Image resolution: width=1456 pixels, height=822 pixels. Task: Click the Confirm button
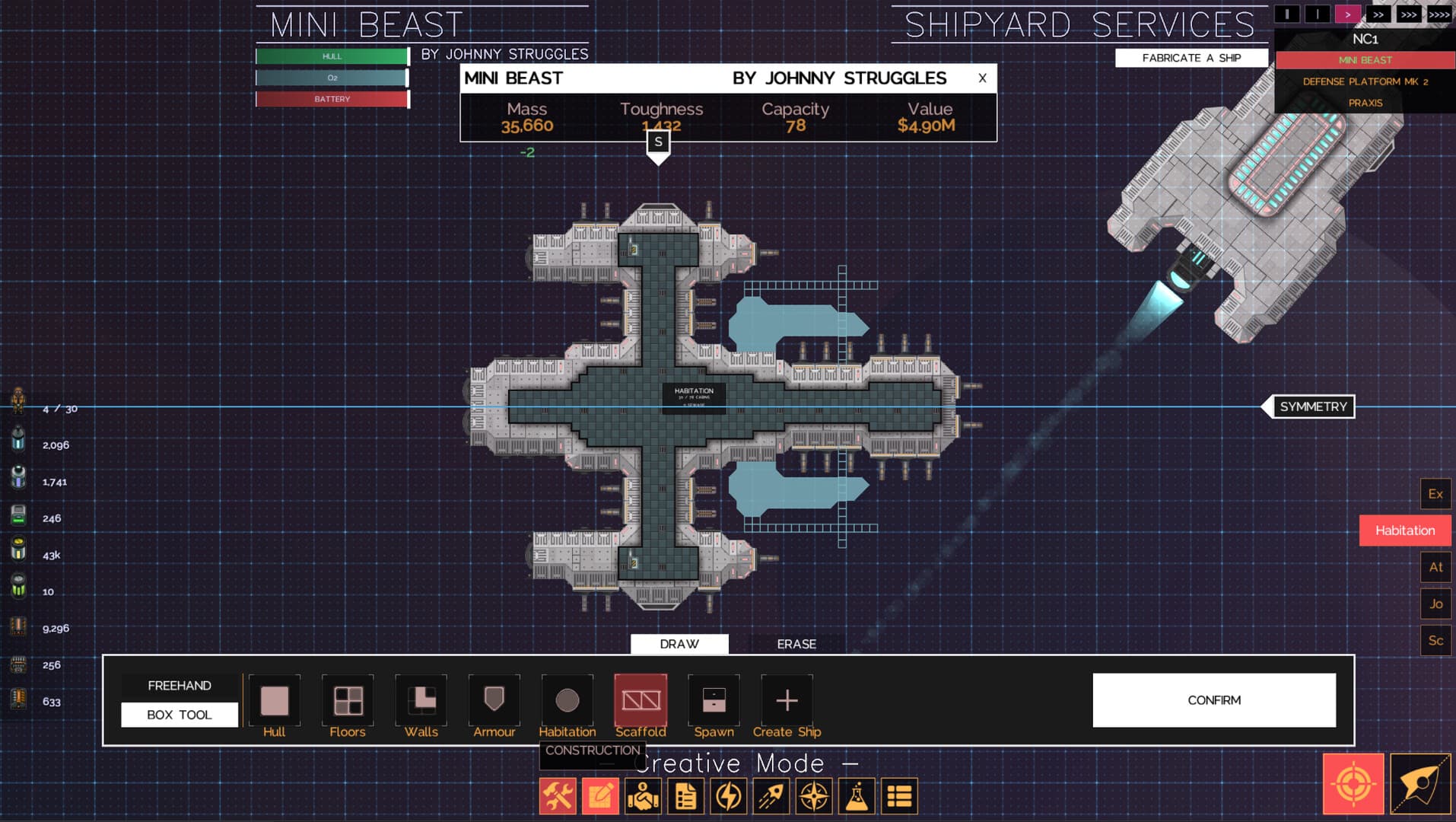coord(1213,699)
